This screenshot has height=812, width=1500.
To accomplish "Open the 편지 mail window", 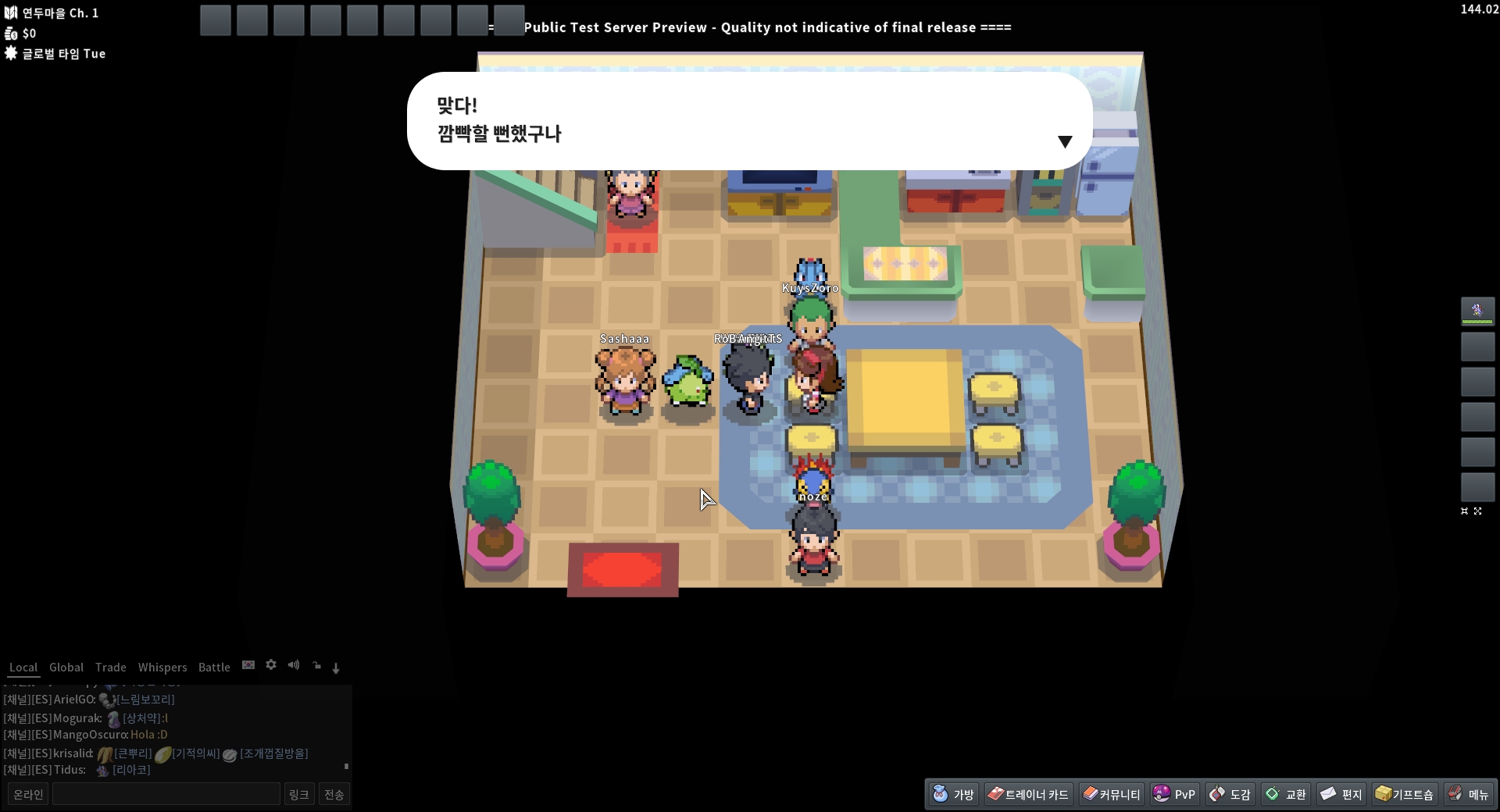I will pos(1341,794).
